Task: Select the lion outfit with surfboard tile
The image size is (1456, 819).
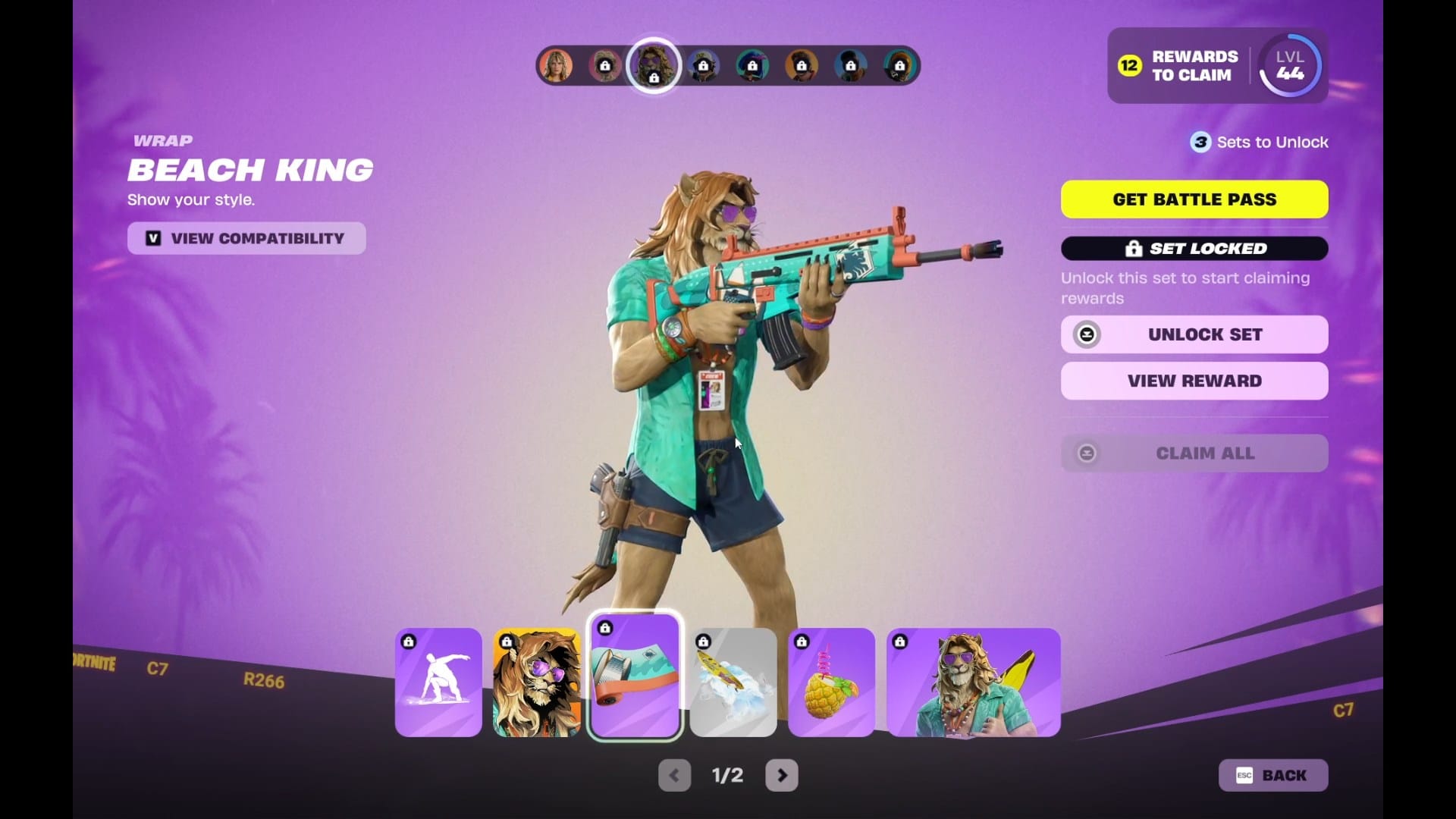Action: coord(973,682)
